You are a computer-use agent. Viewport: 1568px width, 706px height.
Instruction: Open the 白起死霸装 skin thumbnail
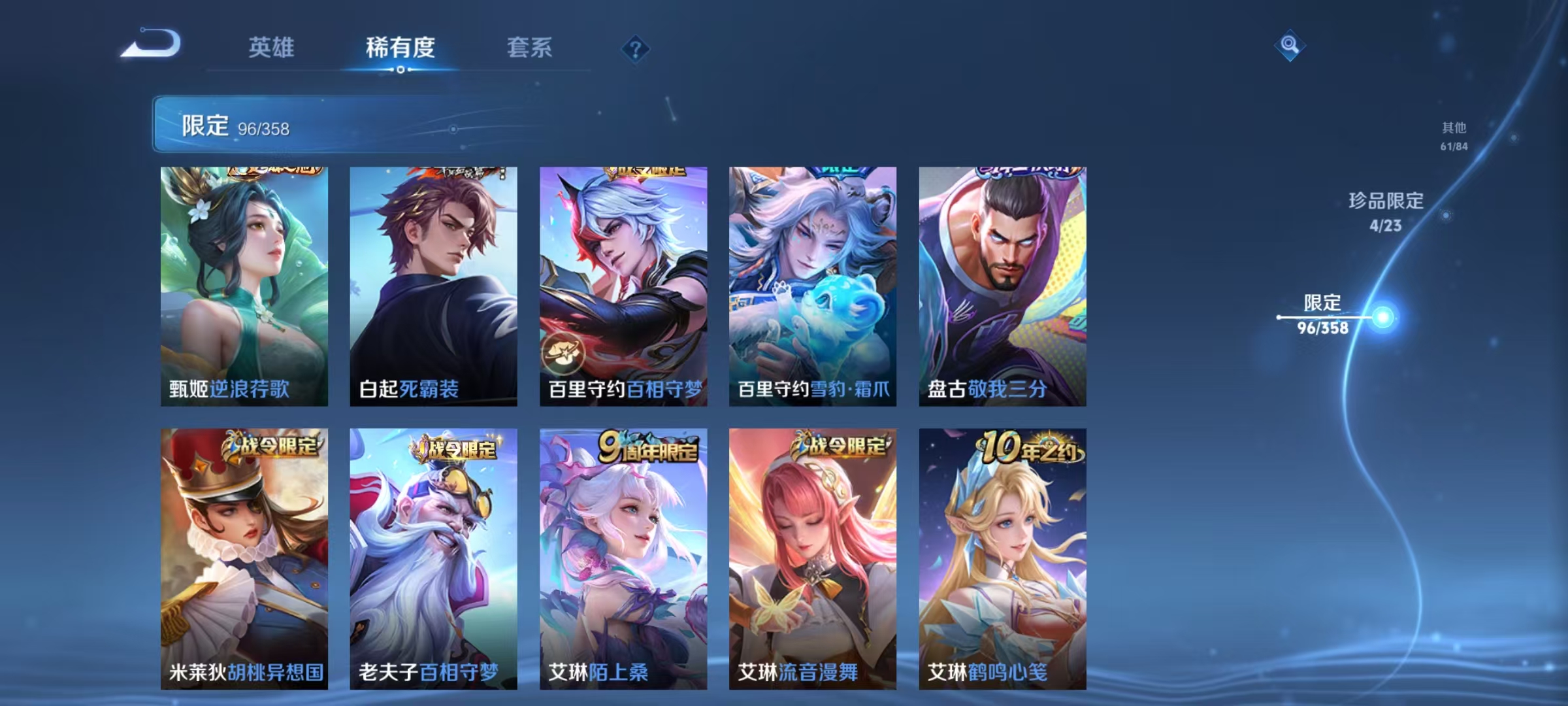pos(432,281)
